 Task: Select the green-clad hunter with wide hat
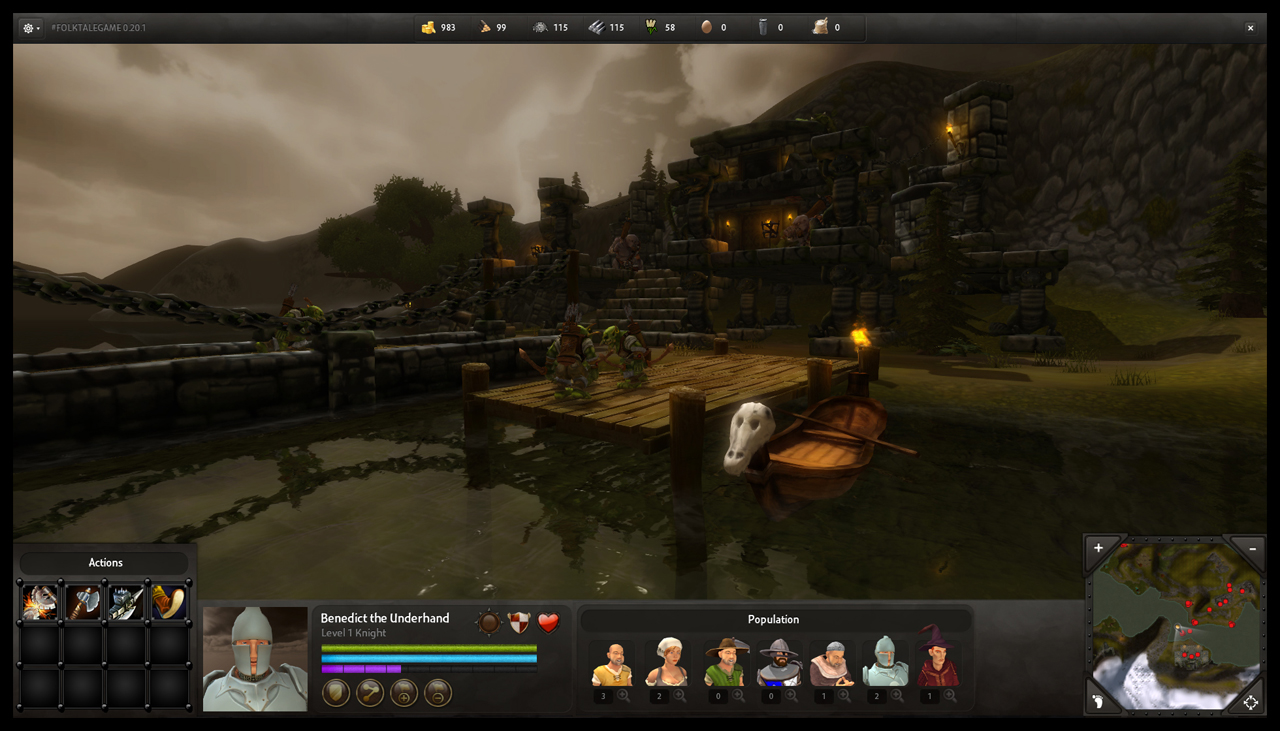pos(724,662)
